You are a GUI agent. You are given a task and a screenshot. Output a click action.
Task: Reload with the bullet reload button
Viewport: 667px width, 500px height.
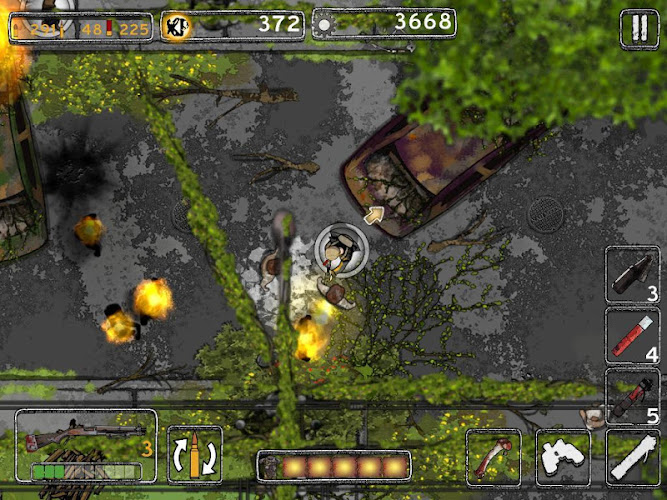(195, 455)
